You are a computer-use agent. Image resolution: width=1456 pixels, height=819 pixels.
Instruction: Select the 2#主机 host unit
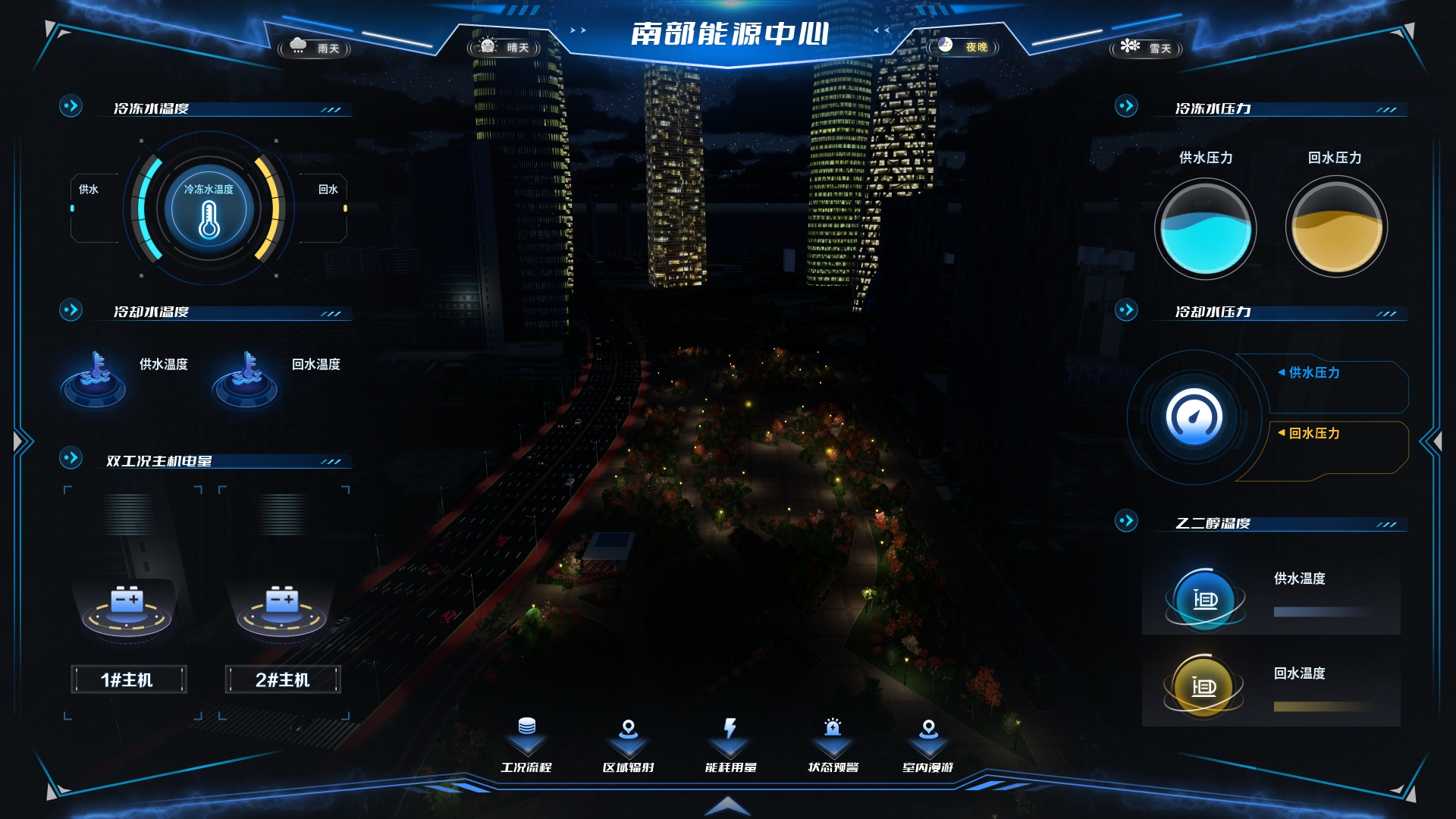tap(283, 679)
